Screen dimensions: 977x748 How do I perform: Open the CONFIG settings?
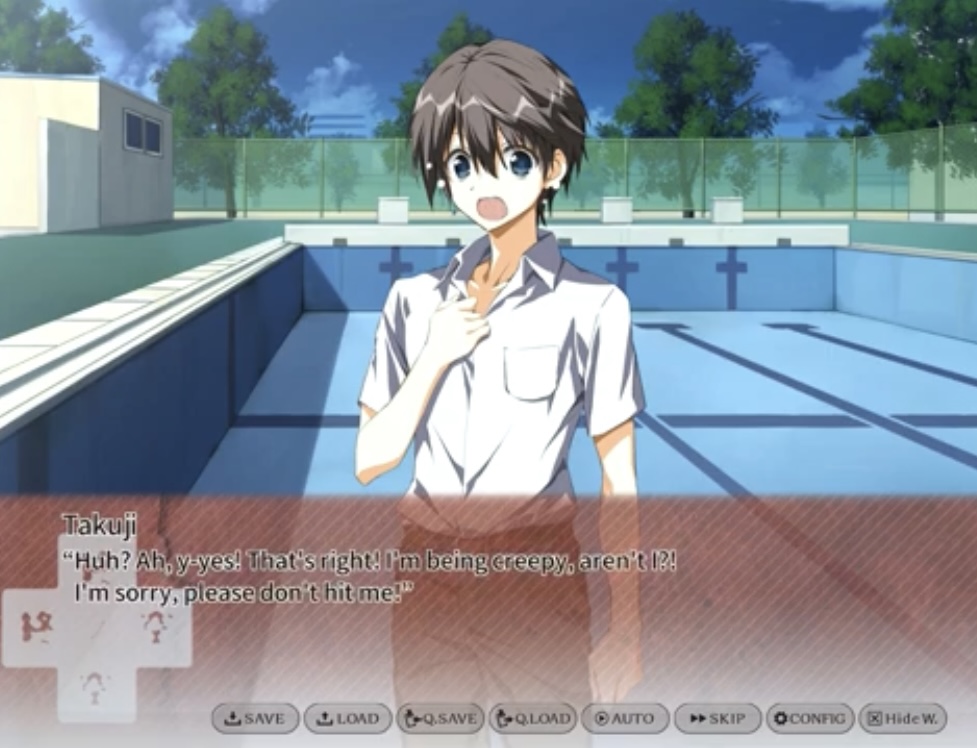pyautogui.click(x=810, y=718)
